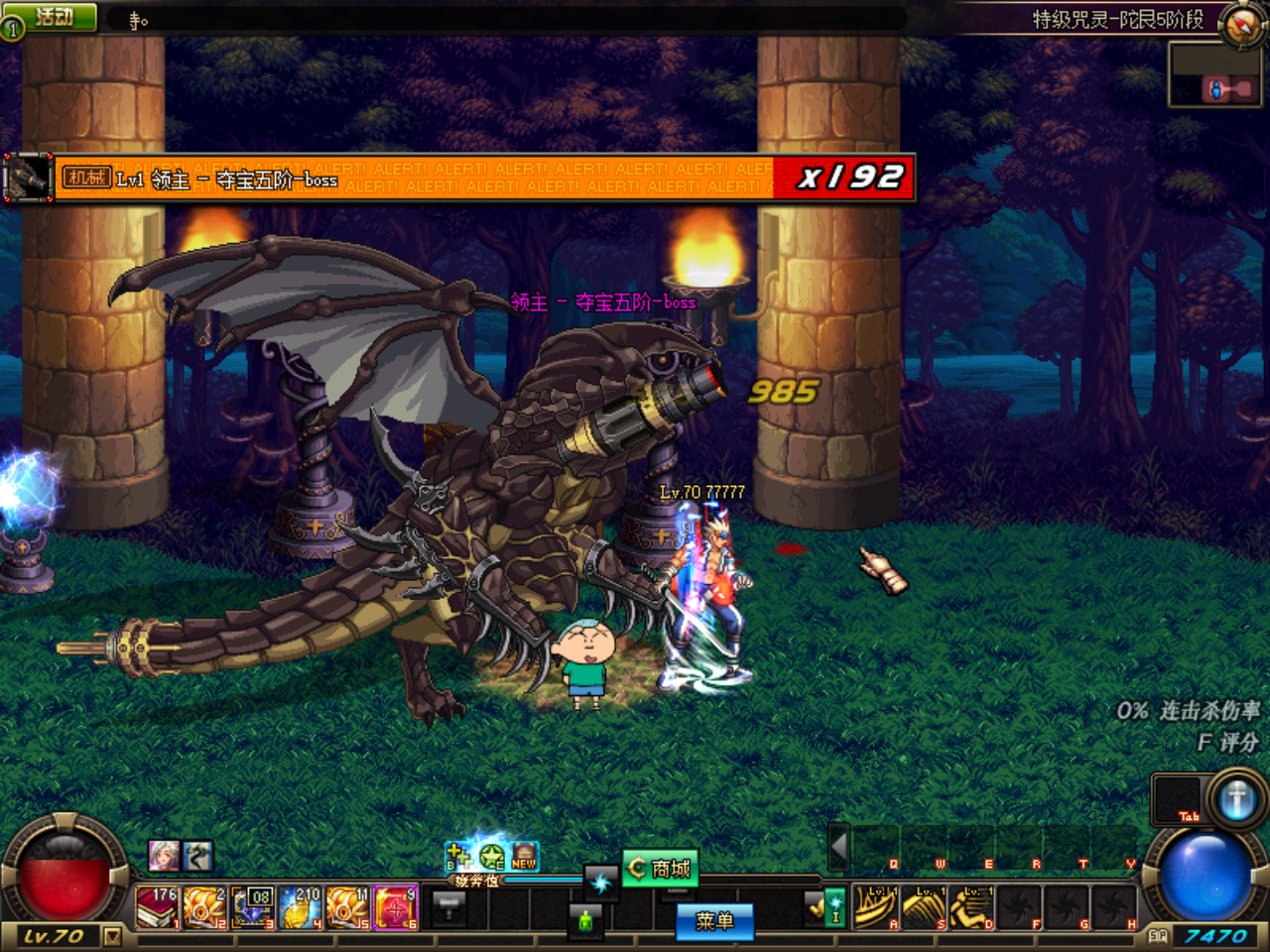Open the golden item in slot 4
1270x952 pixels.
[299, 907]
